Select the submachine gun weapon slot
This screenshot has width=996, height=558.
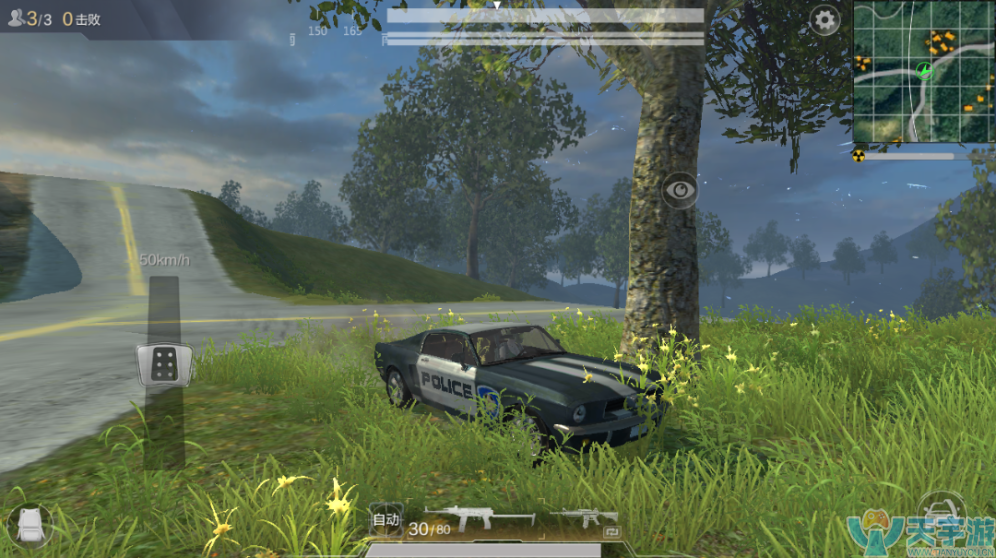480,517
